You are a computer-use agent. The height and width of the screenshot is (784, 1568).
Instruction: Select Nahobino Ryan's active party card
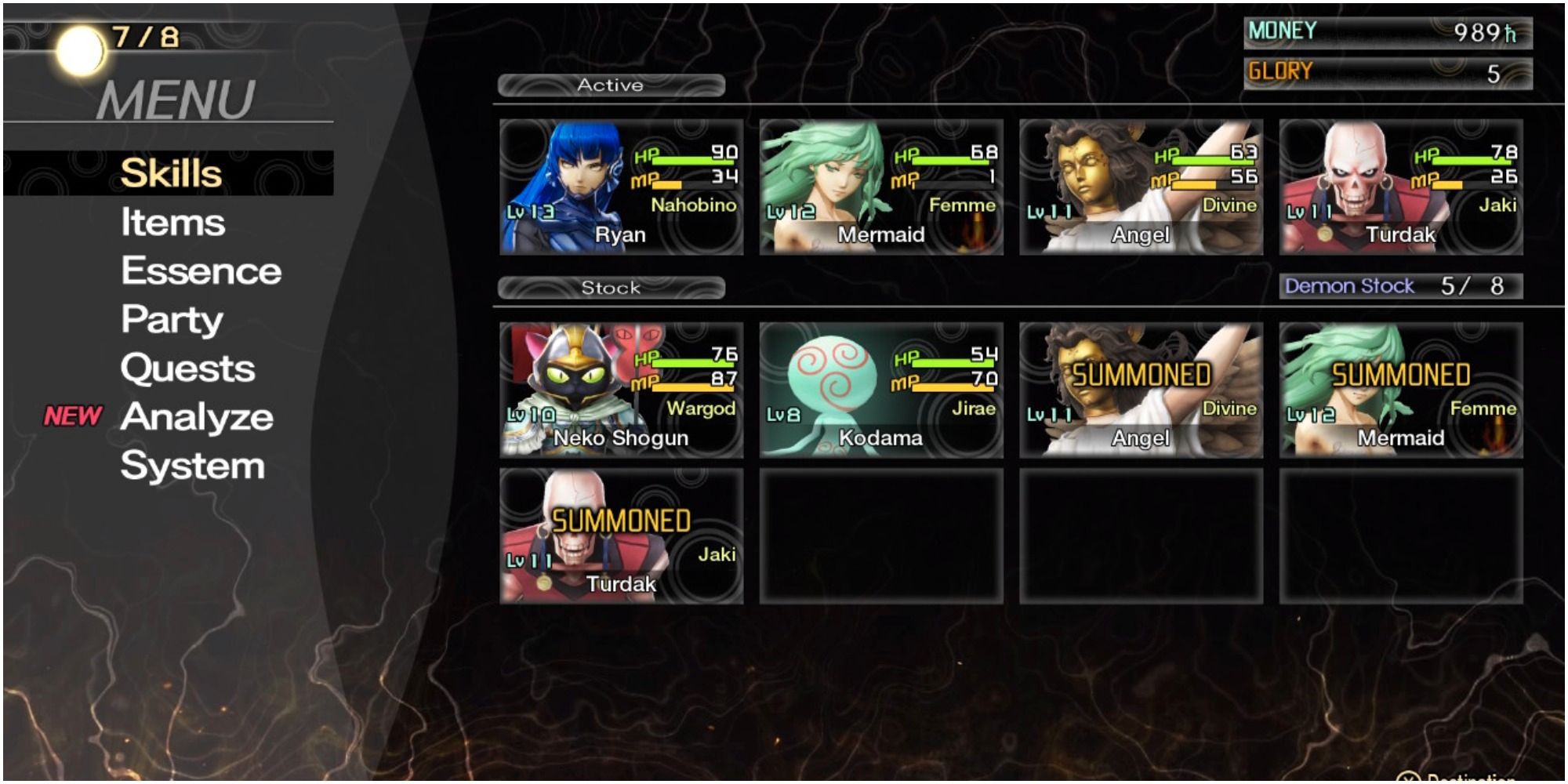[x=621, y=187]
